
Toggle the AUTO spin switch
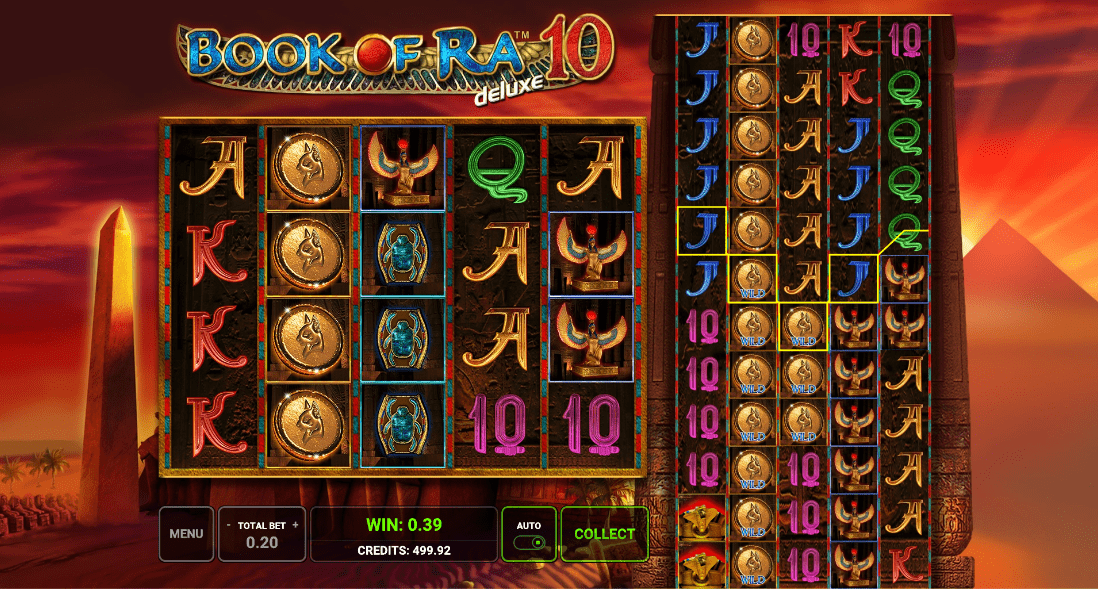529,543
